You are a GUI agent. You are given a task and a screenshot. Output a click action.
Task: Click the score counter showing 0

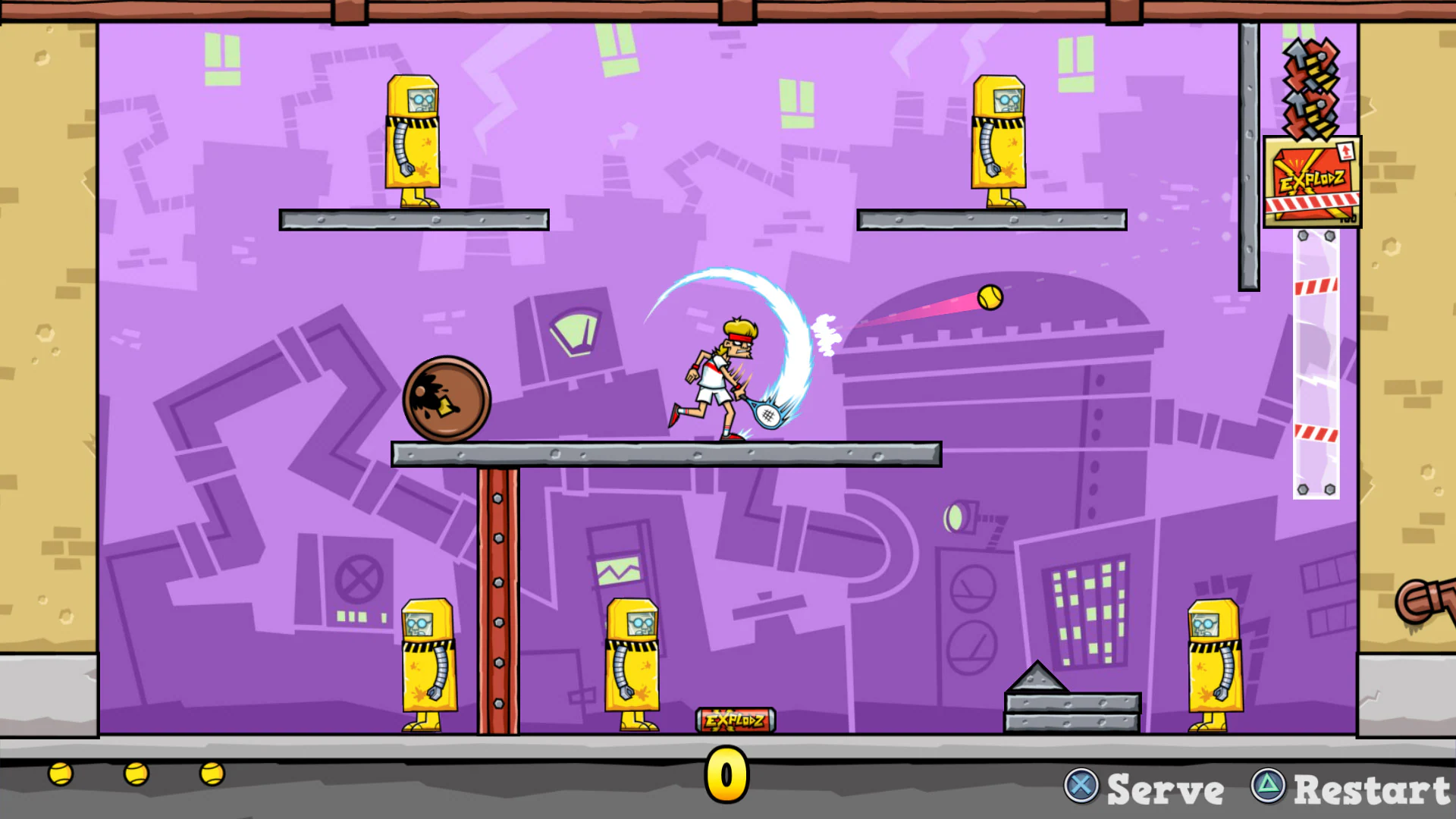click(726, 774)
